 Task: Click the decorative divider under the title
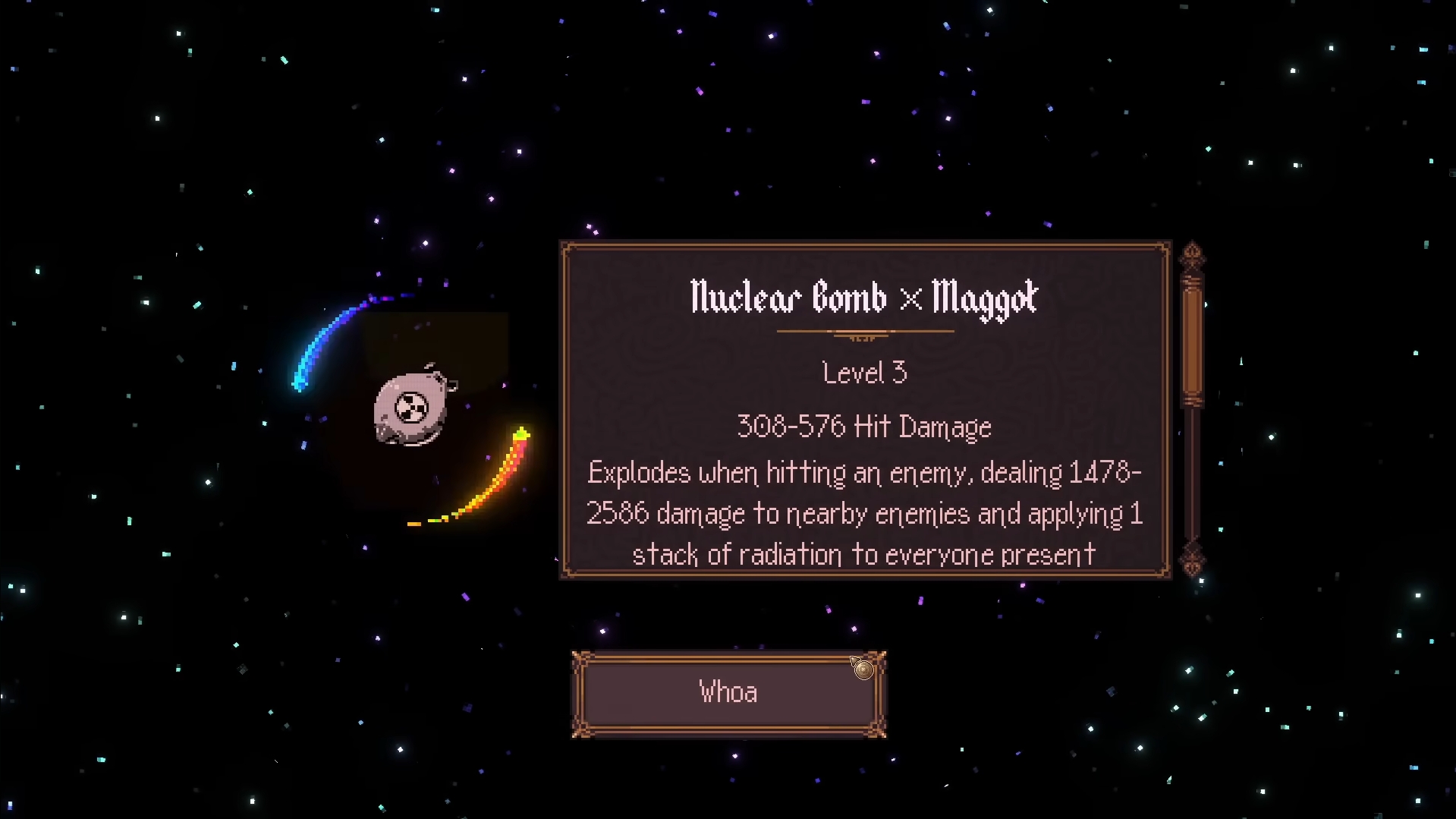[864, 332]
